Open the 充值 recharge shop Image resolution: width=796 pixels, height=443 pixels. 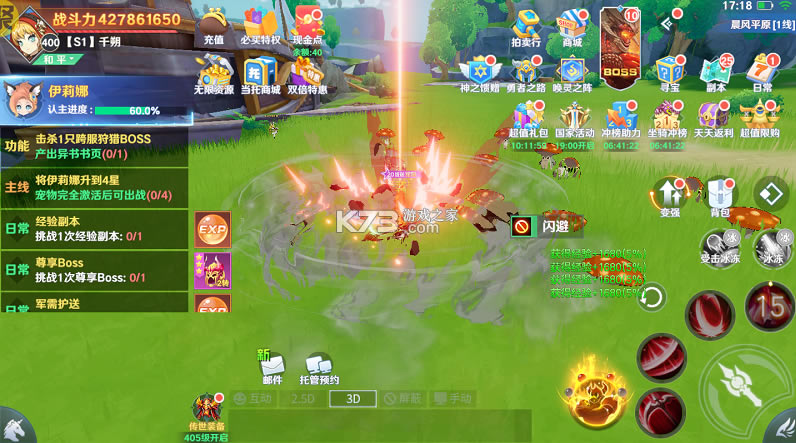click(x=213, y=25)
